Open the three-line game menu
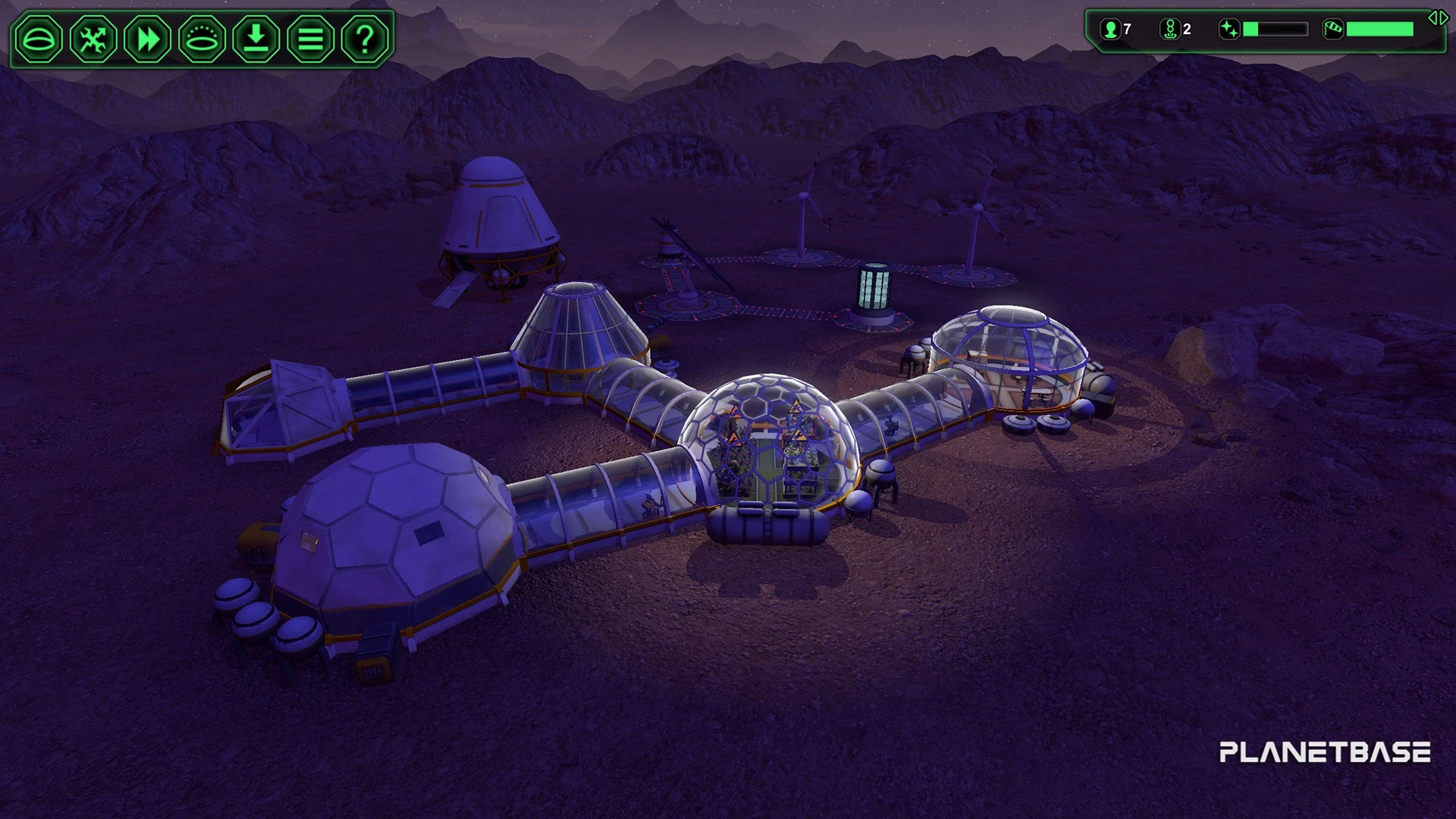Viewport: 1456px width, 819px height. [310, 38]
